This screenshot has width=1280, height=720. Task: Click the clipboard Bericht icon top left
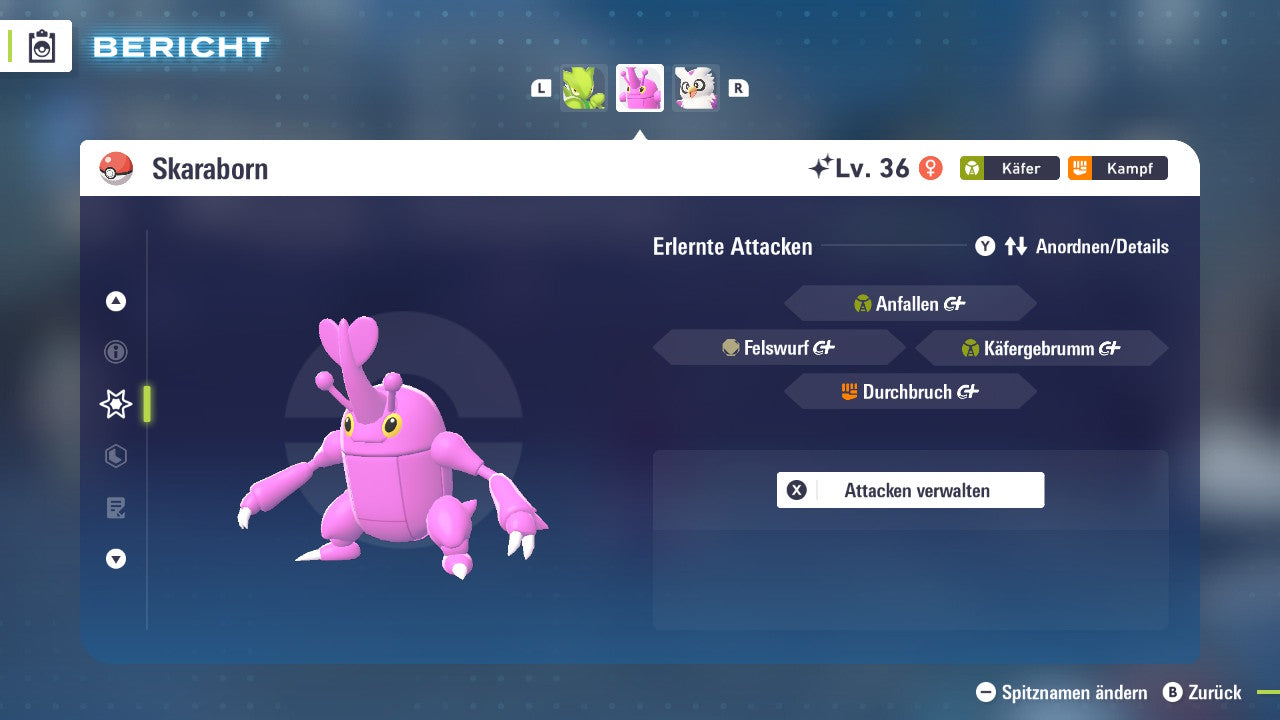pyautogui.click(x=42, y=46)
